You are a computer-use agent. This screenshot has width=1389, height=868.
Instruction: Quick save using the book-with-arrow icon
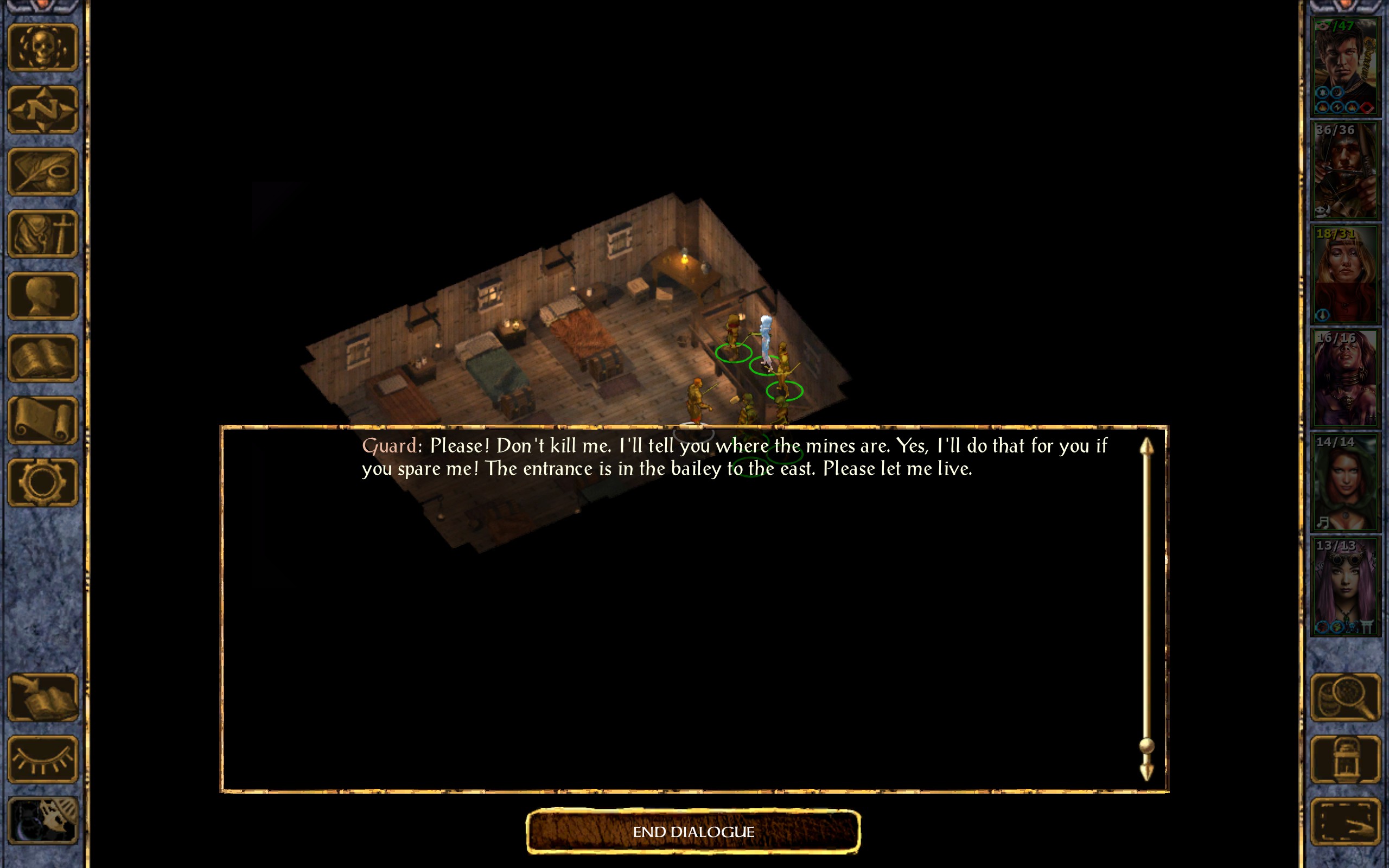click(x=43, y=698)
